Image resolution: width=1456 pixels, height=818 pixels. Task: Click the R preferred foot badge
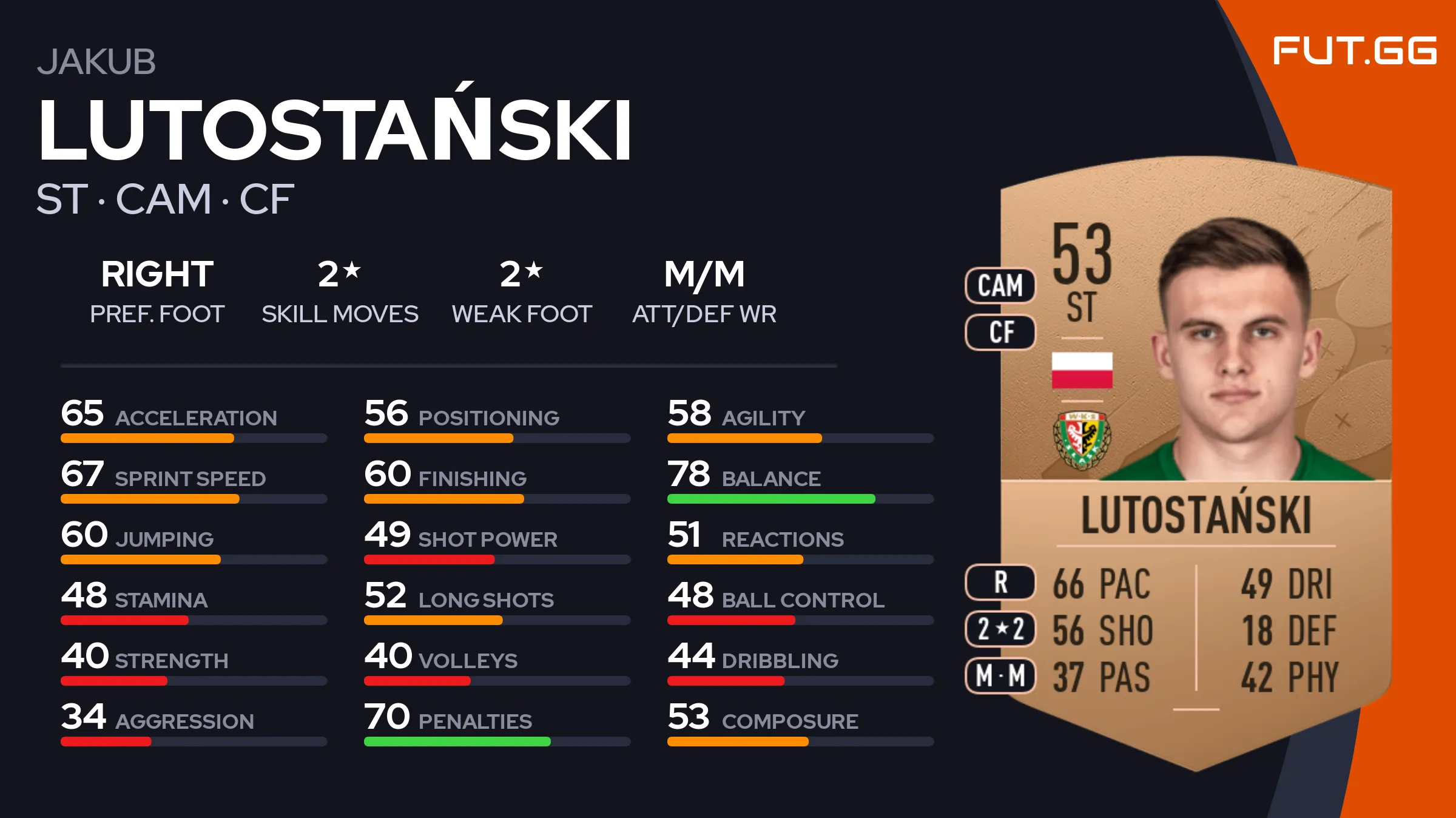coord(1000,582)
